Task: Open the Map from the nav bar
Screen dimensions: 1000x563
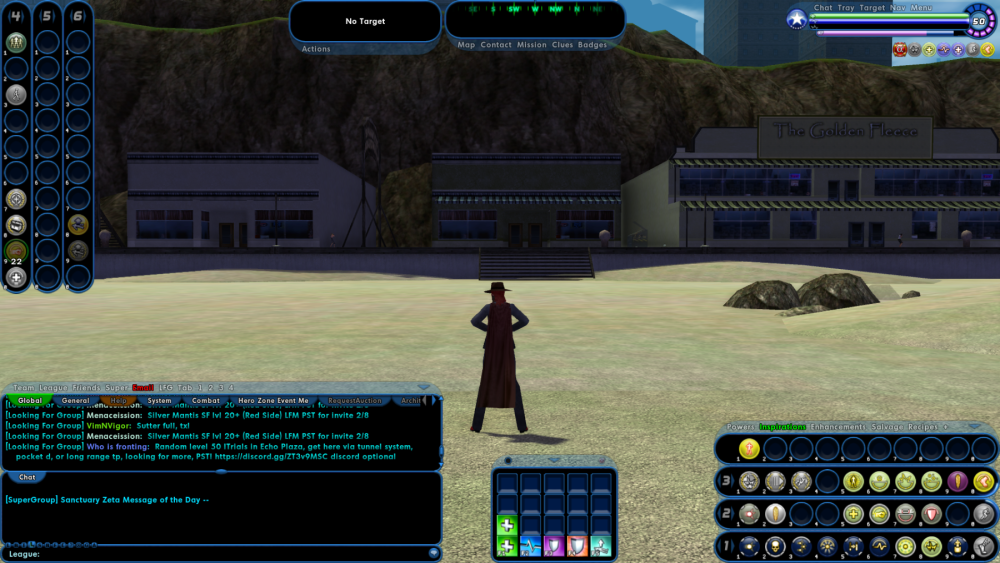Action: click(x=466, y=45)
